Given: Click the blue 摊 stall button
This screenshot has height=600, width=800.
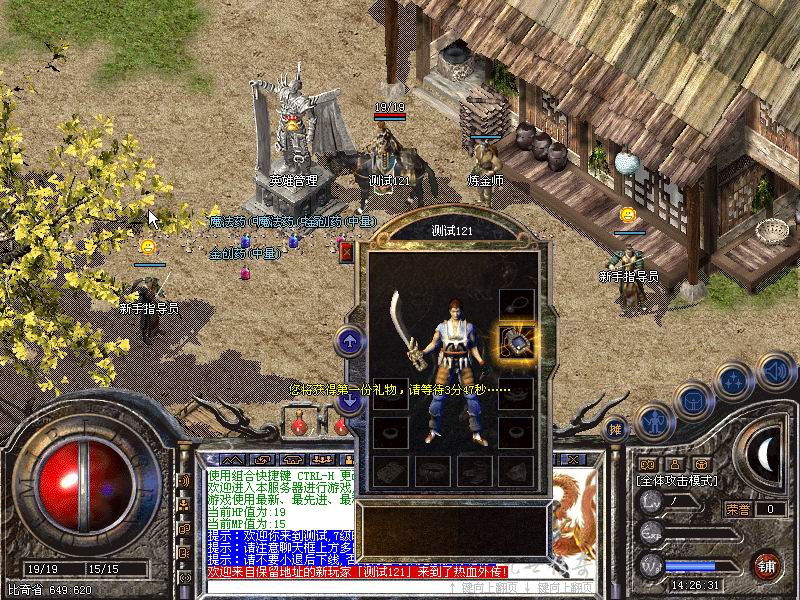Looking at the screenshot, I should (x=617, y=428).
